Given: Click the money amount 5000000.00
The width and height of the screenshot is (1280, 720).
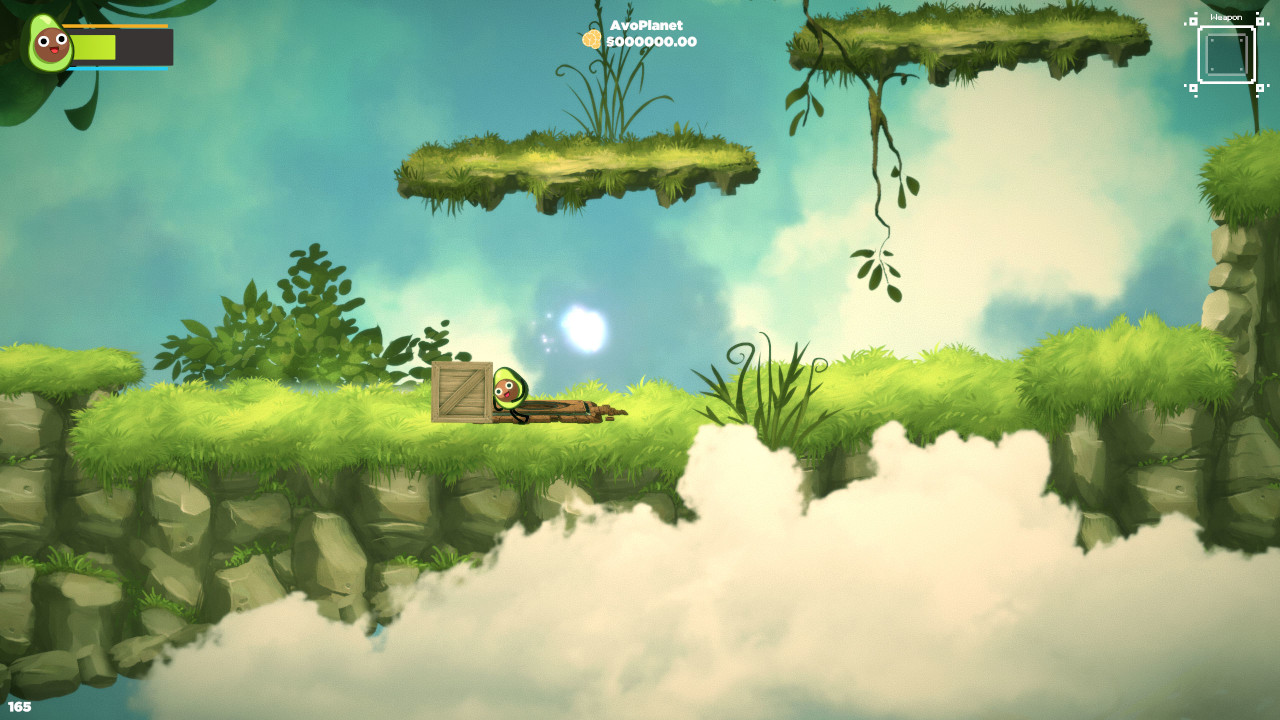Looking at the screenshot, I should click(x=652, y=43).
